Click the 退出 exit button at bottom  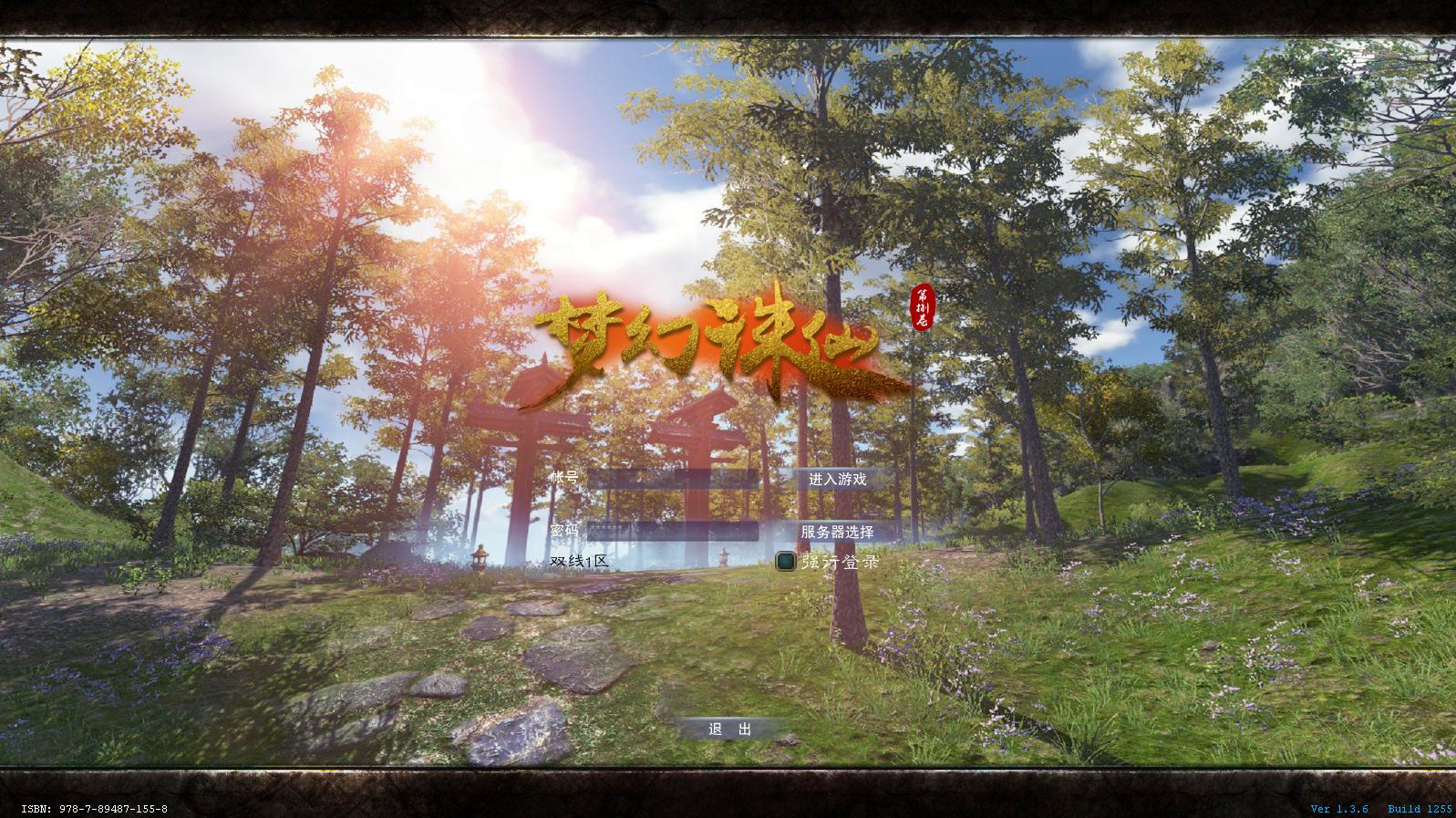729,730
